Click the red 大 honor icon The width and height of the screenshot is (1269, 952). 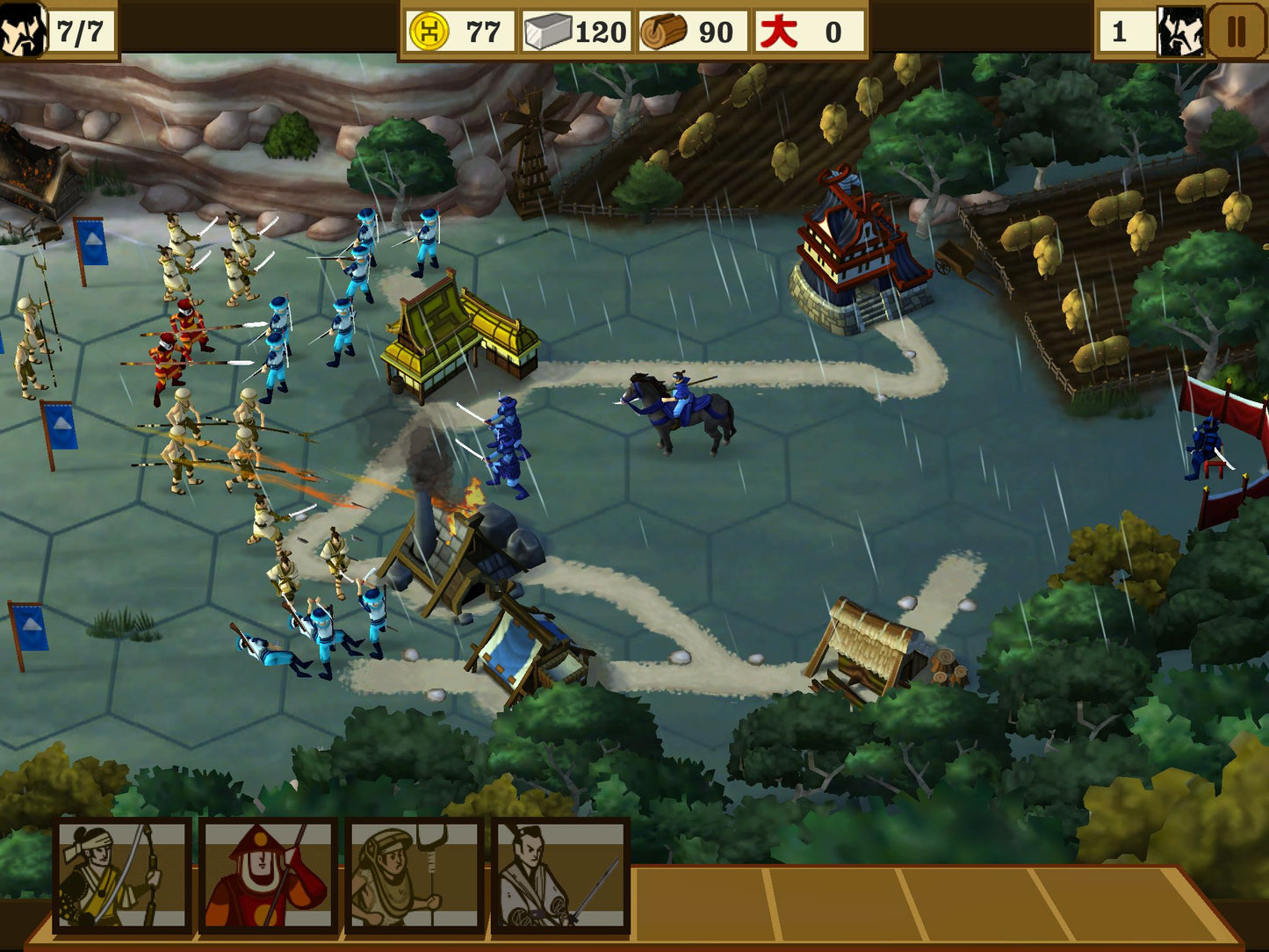(x=779, y=29)
